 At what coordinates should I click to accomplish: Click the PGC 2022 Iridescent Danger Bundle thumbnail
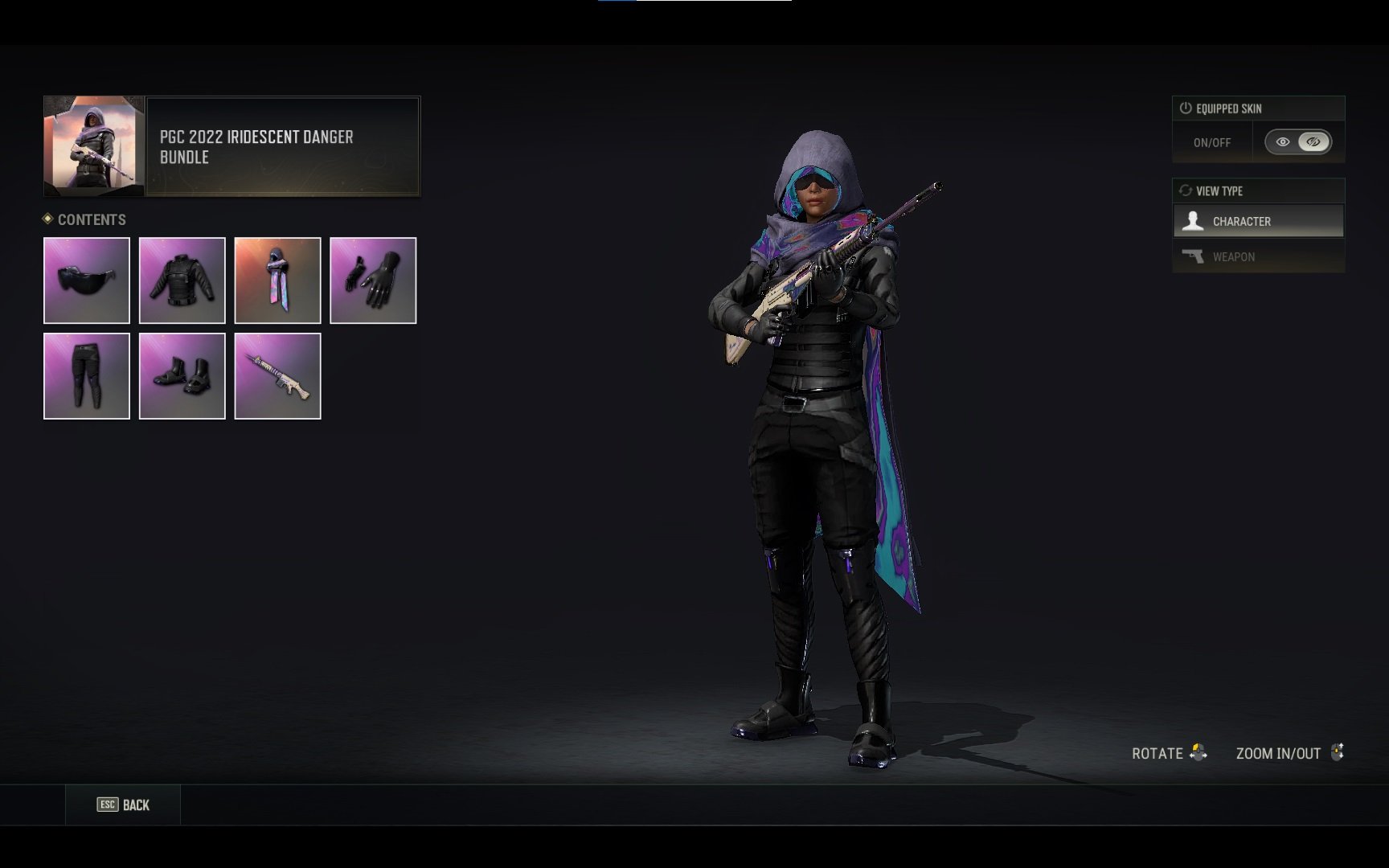94,145
